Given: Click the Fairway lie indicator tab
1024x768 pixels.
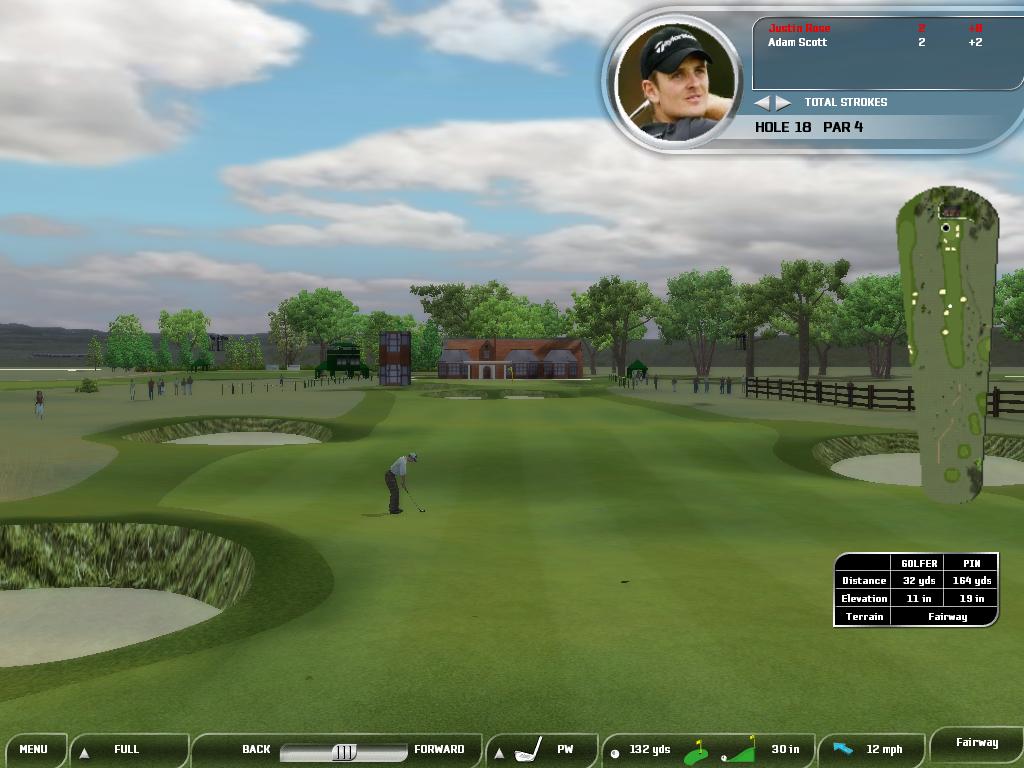Looking at the screenshot, I should pos(976,743).
